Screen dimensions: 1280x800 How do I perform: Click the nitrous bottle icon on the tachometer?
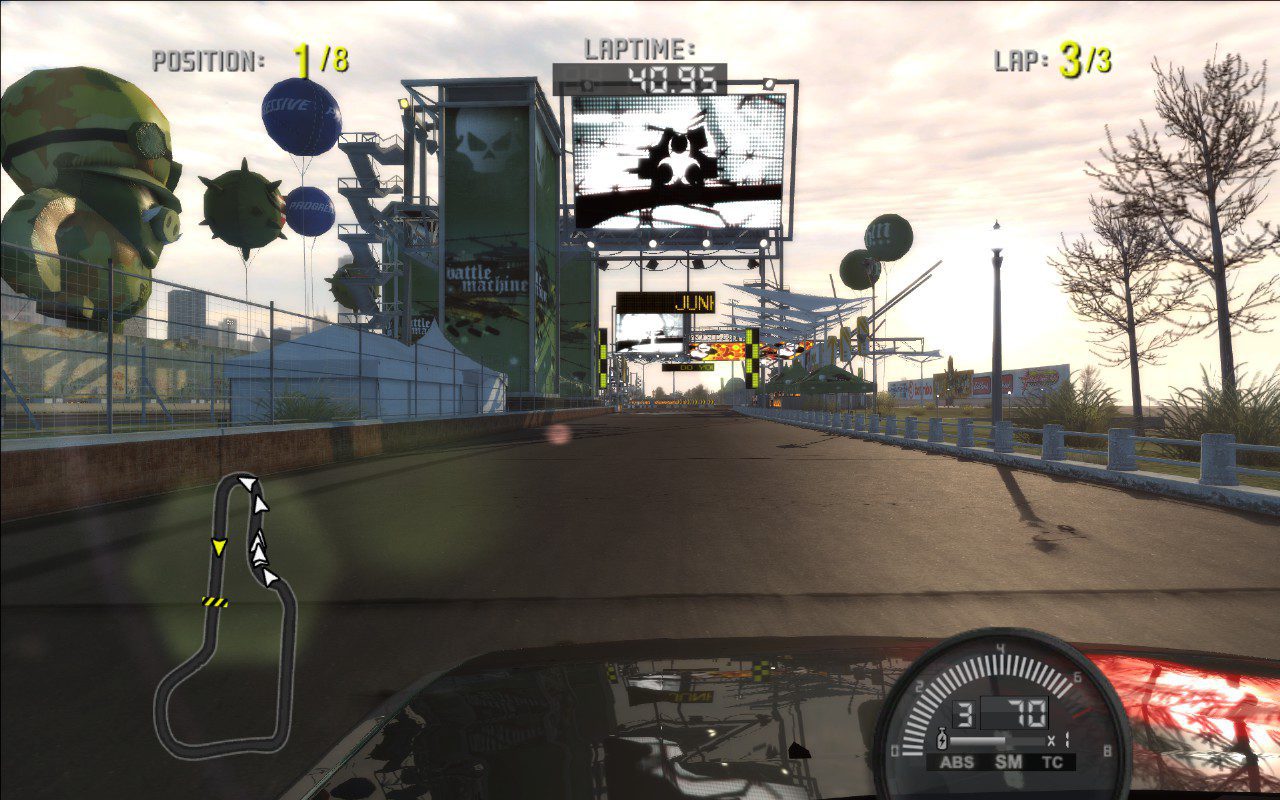[942, 739]
